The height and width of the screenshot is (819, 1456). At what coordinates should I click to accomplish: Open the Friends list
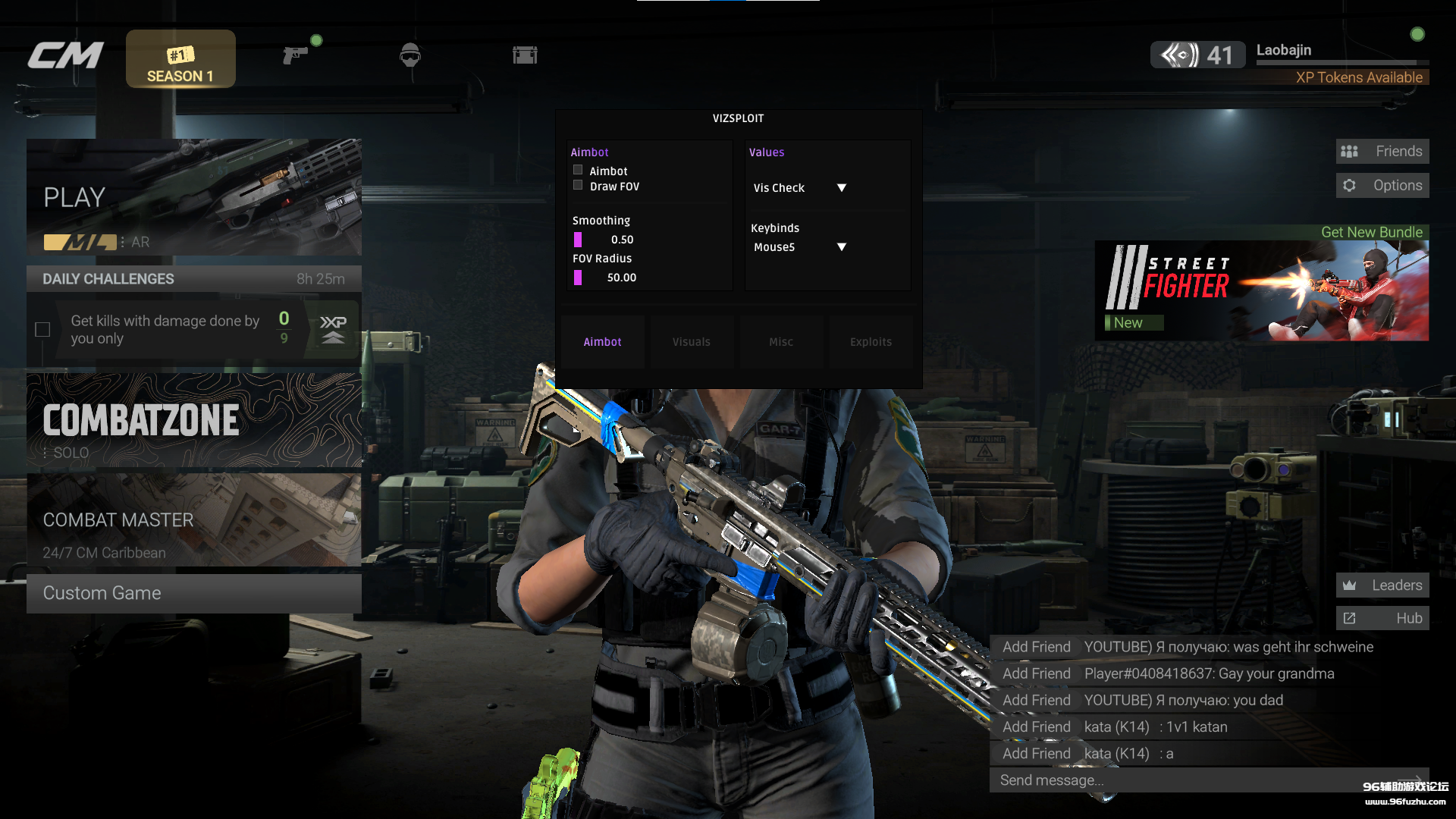tap(1382, 152)
